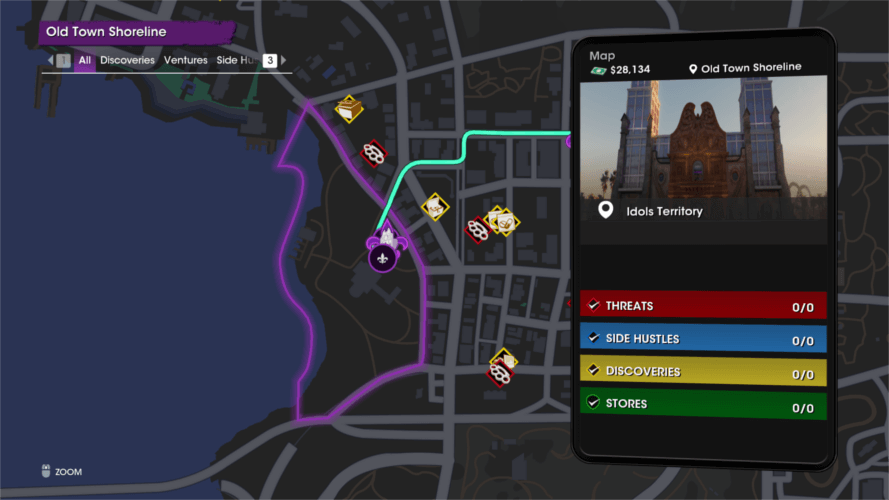Toggle the red Threats checkbox
This screenshot has width=889, height=500.
pos(593,306)
